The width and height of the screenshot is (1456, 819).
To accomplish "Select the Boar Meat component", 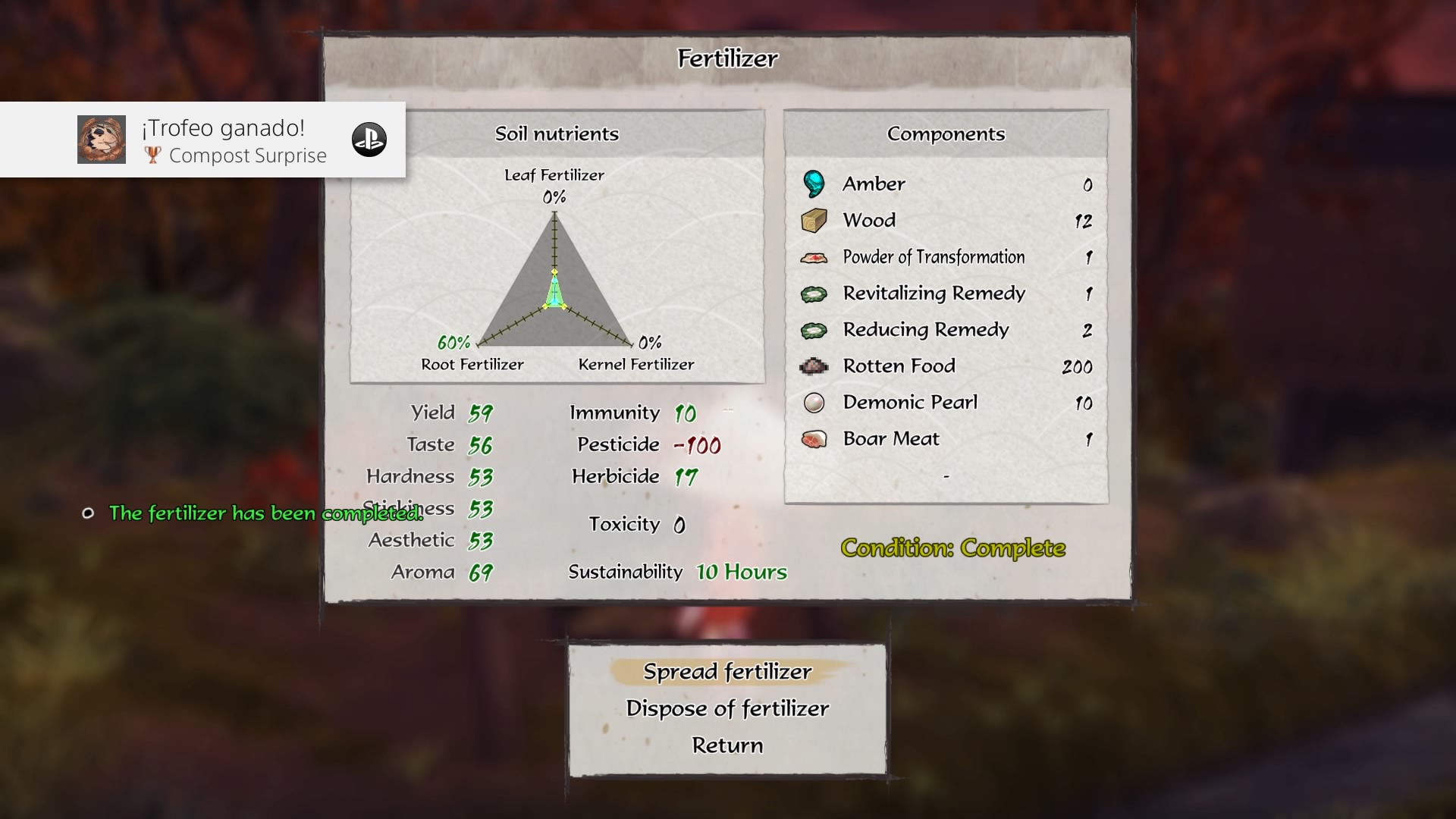I will 946,439.
